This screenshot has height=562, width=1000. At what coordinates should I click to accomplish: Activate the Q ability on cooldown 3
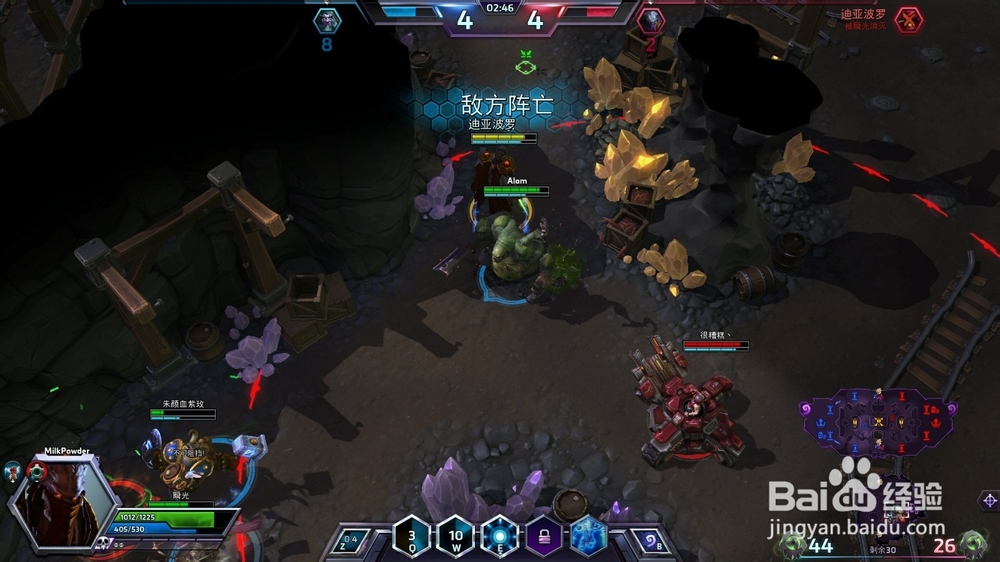(x=412, y=535)
